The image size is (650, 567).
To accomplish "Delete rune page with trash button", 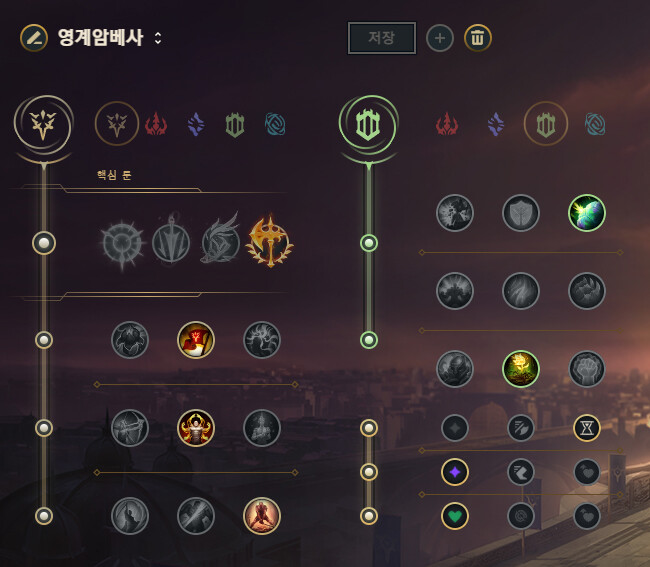I will click(x=478, y=38).
